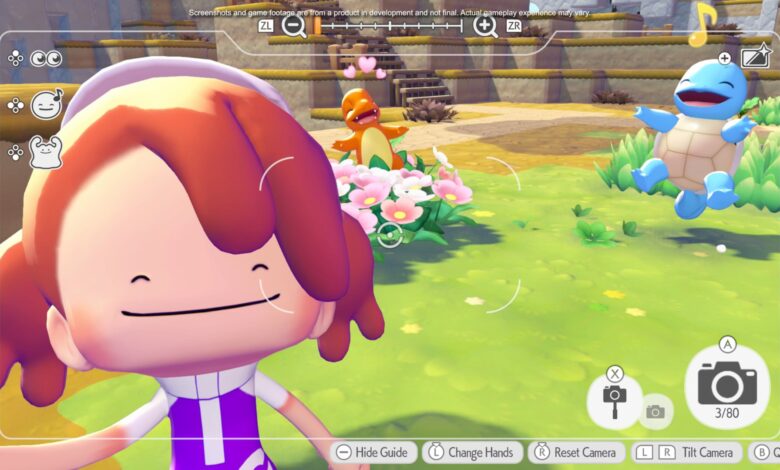Select the Ditto pose icon
The height and width of the screenshot is (470, 780).
(x=46, y=152)
